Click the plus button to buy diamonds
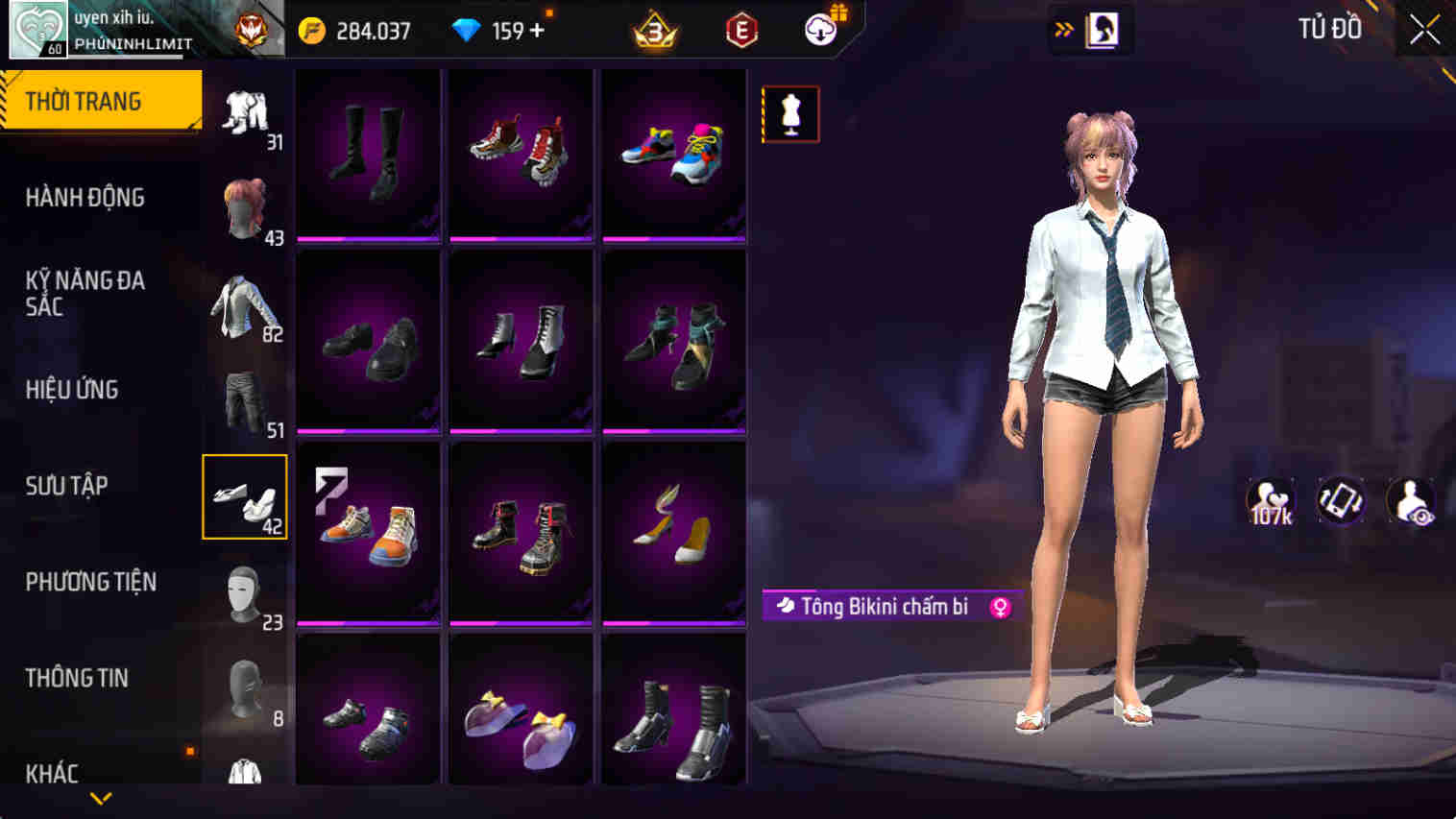Image resolution: width=1456 pixels, height=819 pixels. (x=540, y=30)
